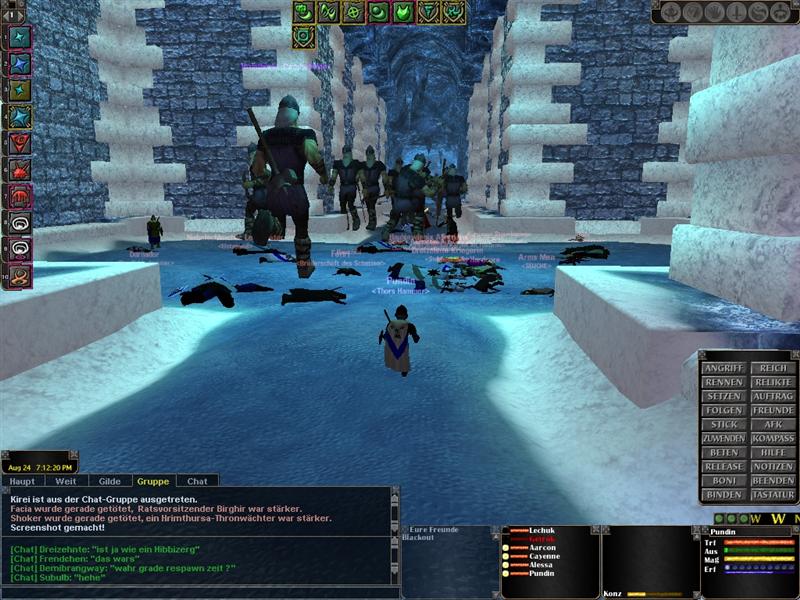Sit down using the SETZEN button
The height and width of the screenshot is (600, 800).
[723, 396]
